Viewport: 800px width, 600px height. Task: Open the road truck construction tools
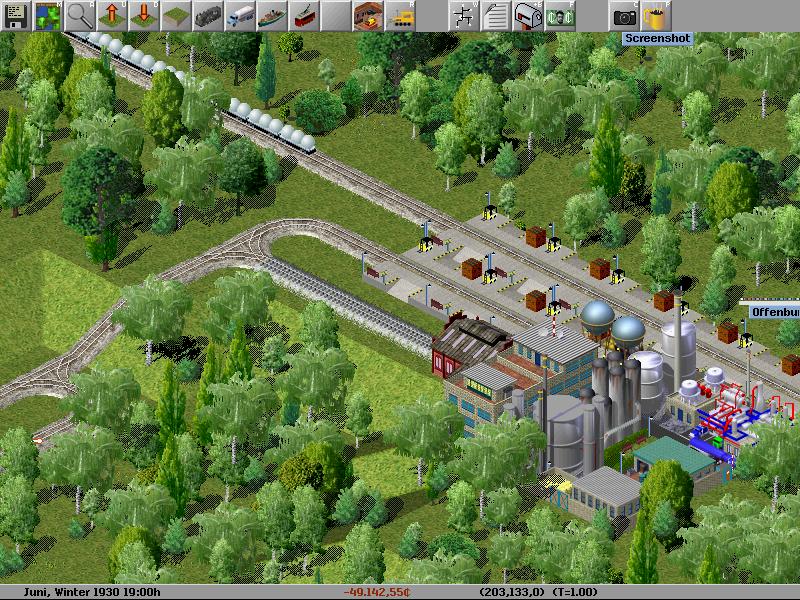239,15
